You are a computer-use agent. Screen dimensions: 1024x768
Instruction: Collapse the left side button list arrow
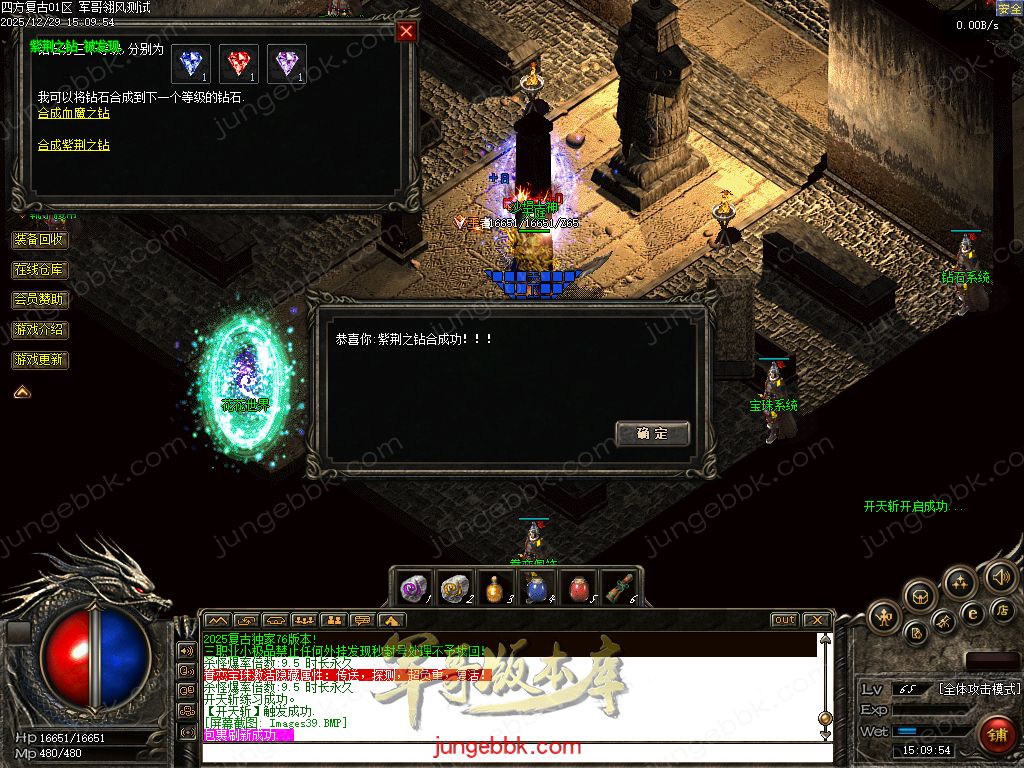pos(21,392)
